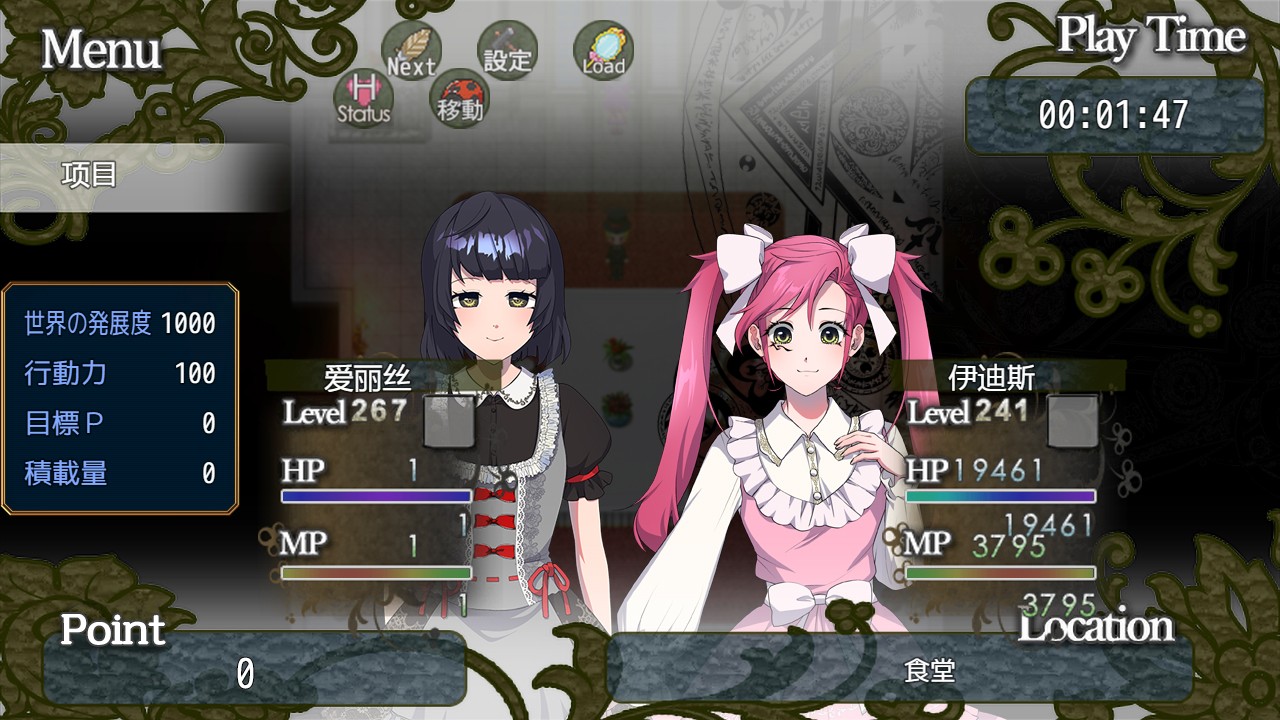Viewport: 1280px width, 720px height.
Task: Open the Status heart icon
Action: (x=363, y=98)
